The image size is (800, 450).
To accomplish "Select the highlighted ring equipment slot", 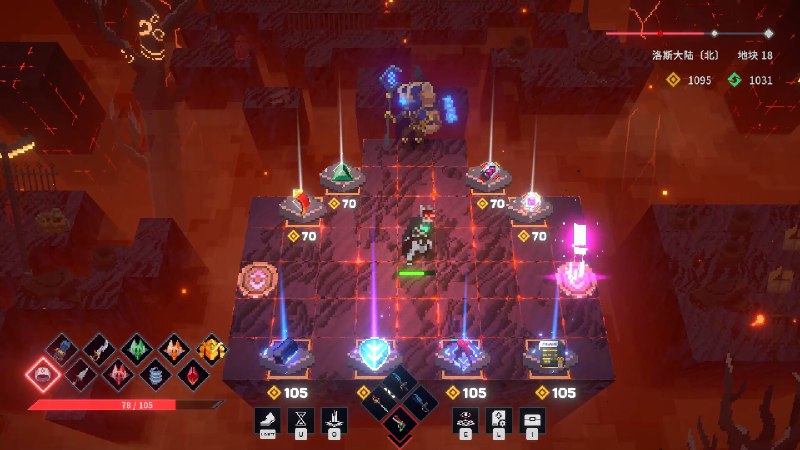I will click(x=43, y=374).
